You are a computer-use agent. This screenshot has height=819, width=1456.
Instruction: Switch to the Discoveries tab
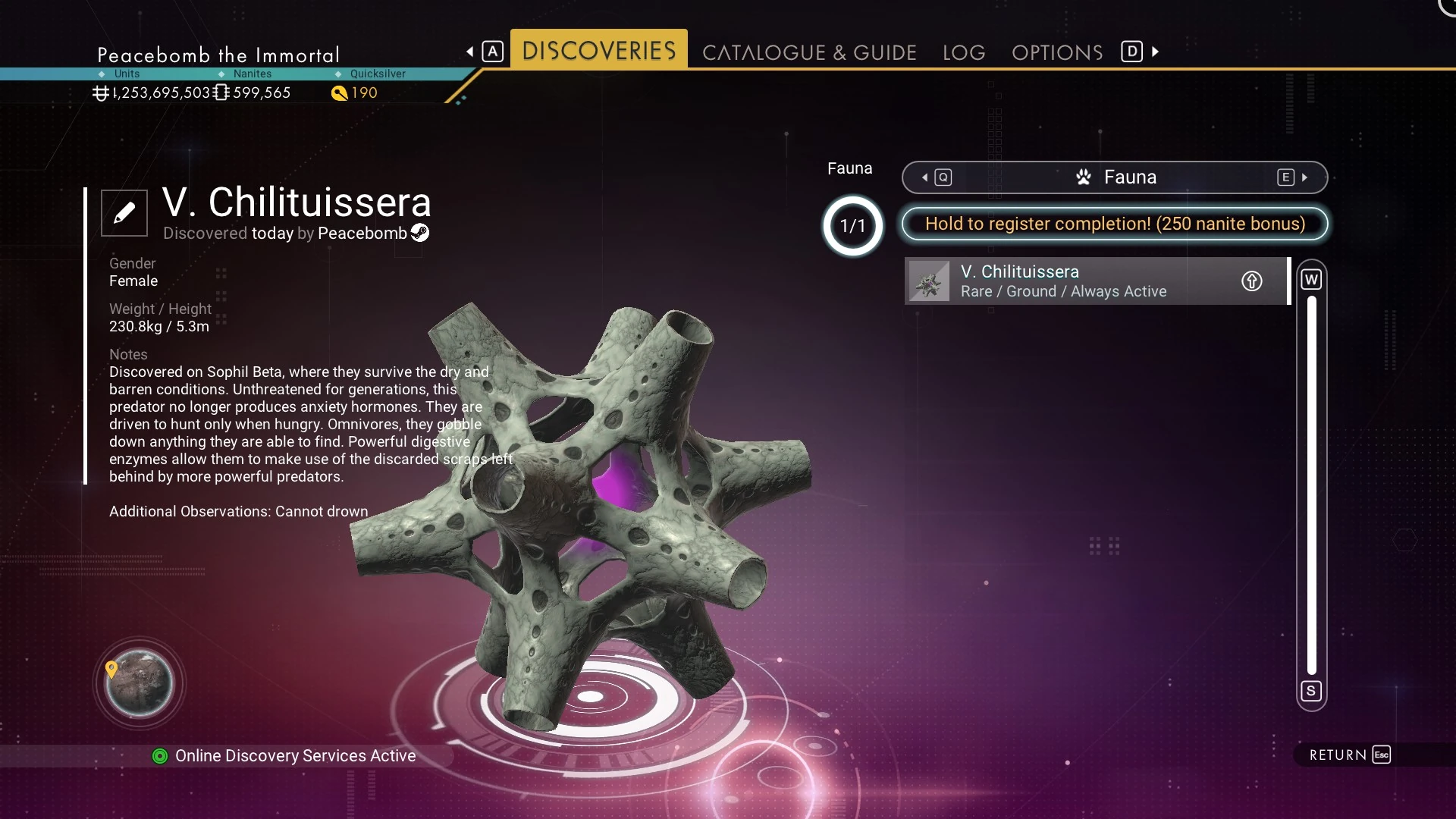coord(598,51)
